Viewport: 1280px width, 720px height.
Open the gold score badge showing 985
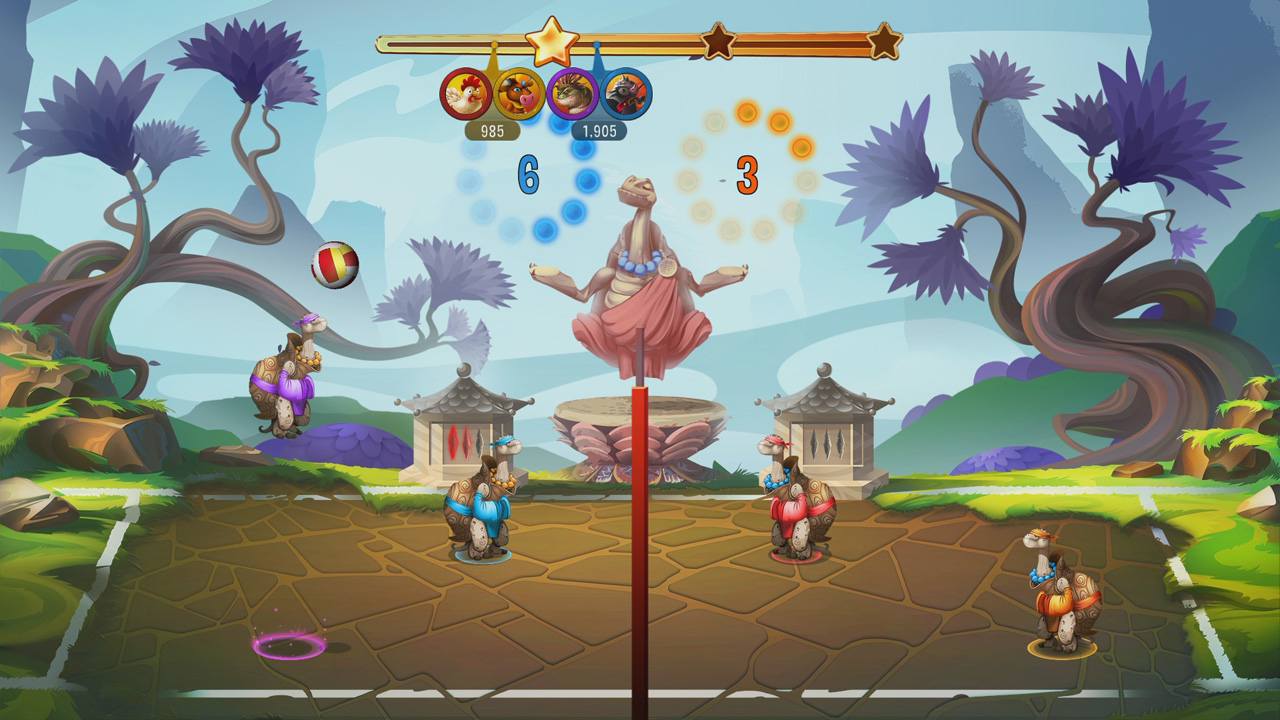(x=494, y=130)
